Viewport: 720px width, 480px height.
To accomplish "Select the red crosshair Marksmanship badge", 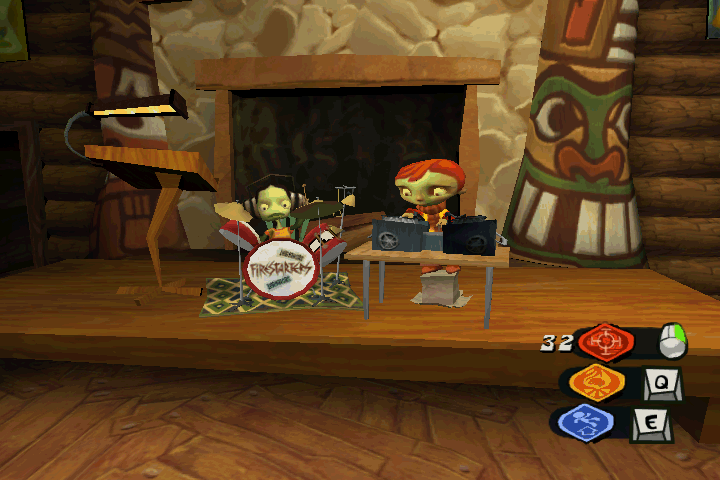I will 606,342.
